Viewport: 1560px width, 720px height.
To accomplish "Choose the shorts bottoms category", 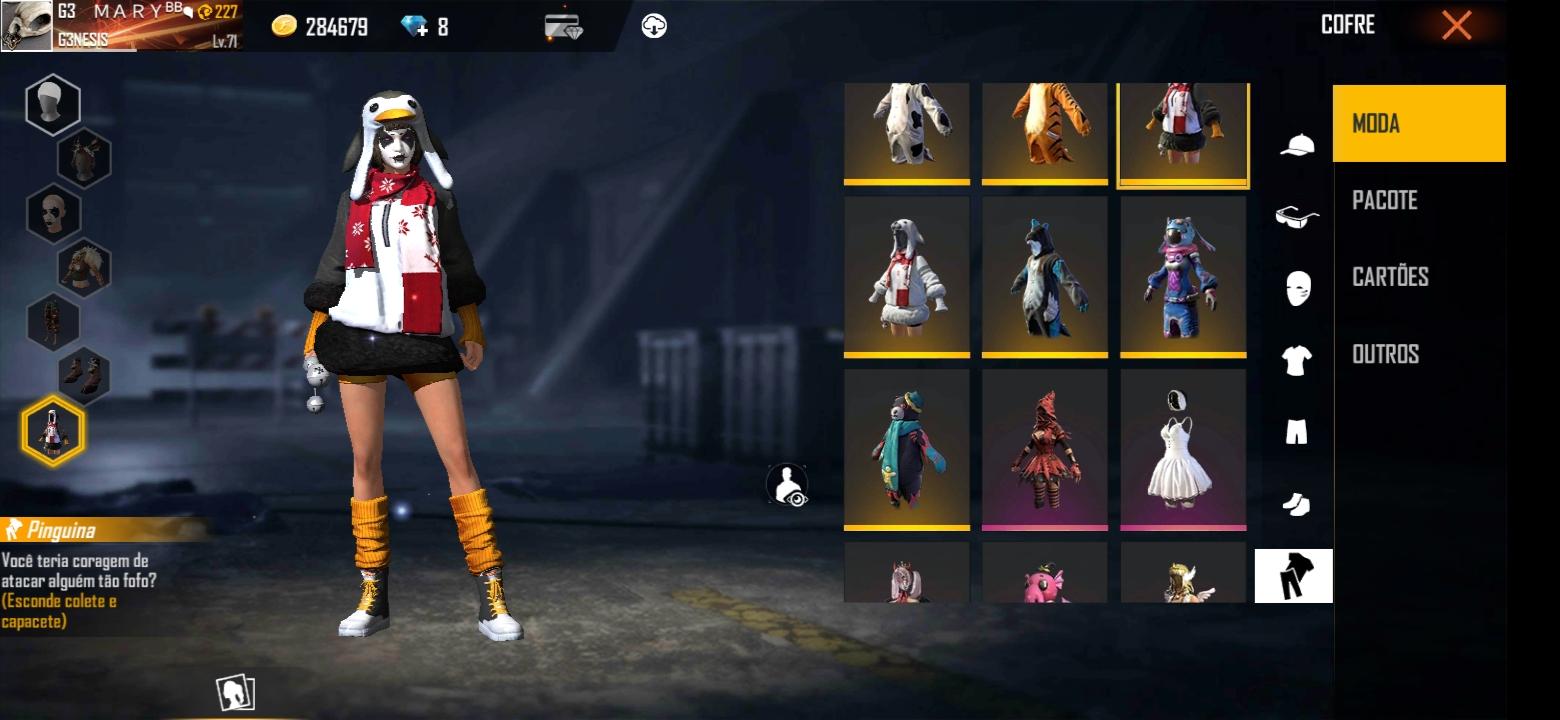I will click(1297, 432).
